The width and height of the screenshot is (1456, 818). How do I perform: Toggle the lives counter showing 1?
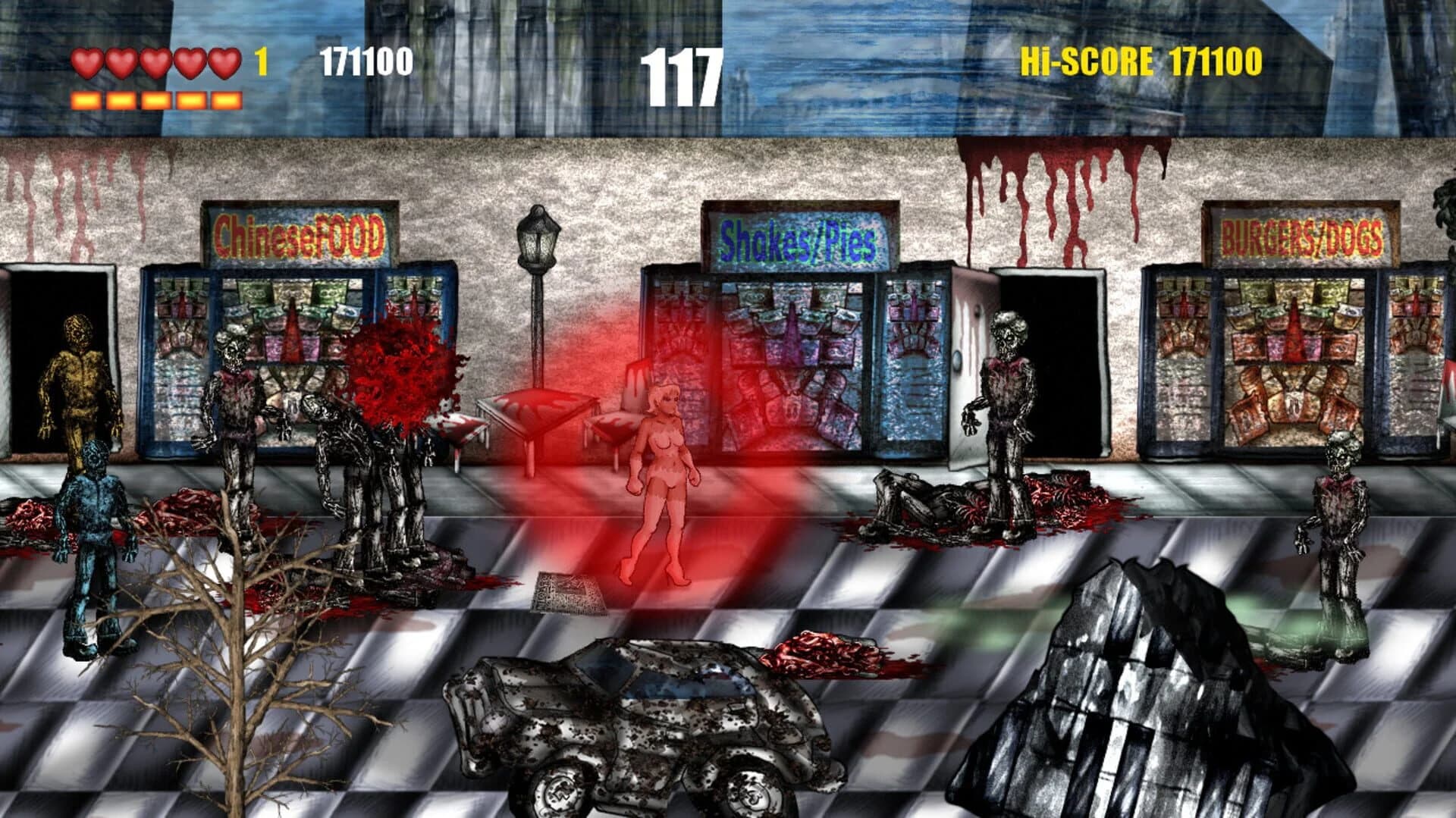(259, 61)
